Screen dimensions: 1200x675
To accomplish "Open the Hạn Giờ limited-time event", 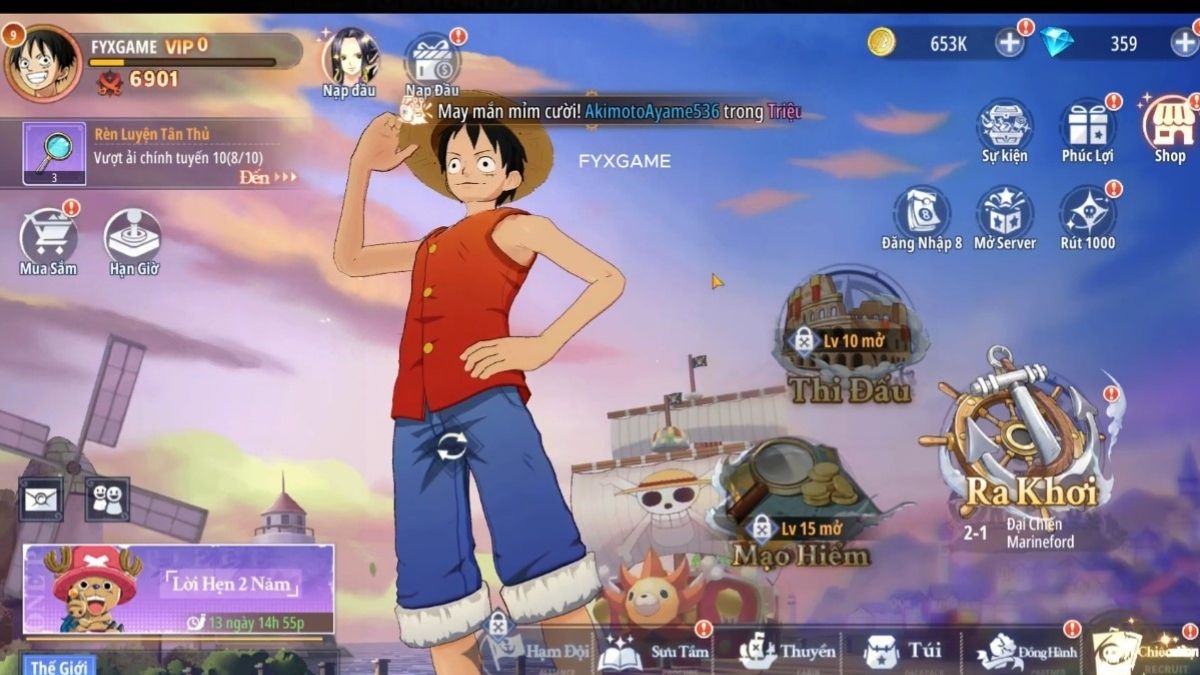I will [x=133, y=238].
